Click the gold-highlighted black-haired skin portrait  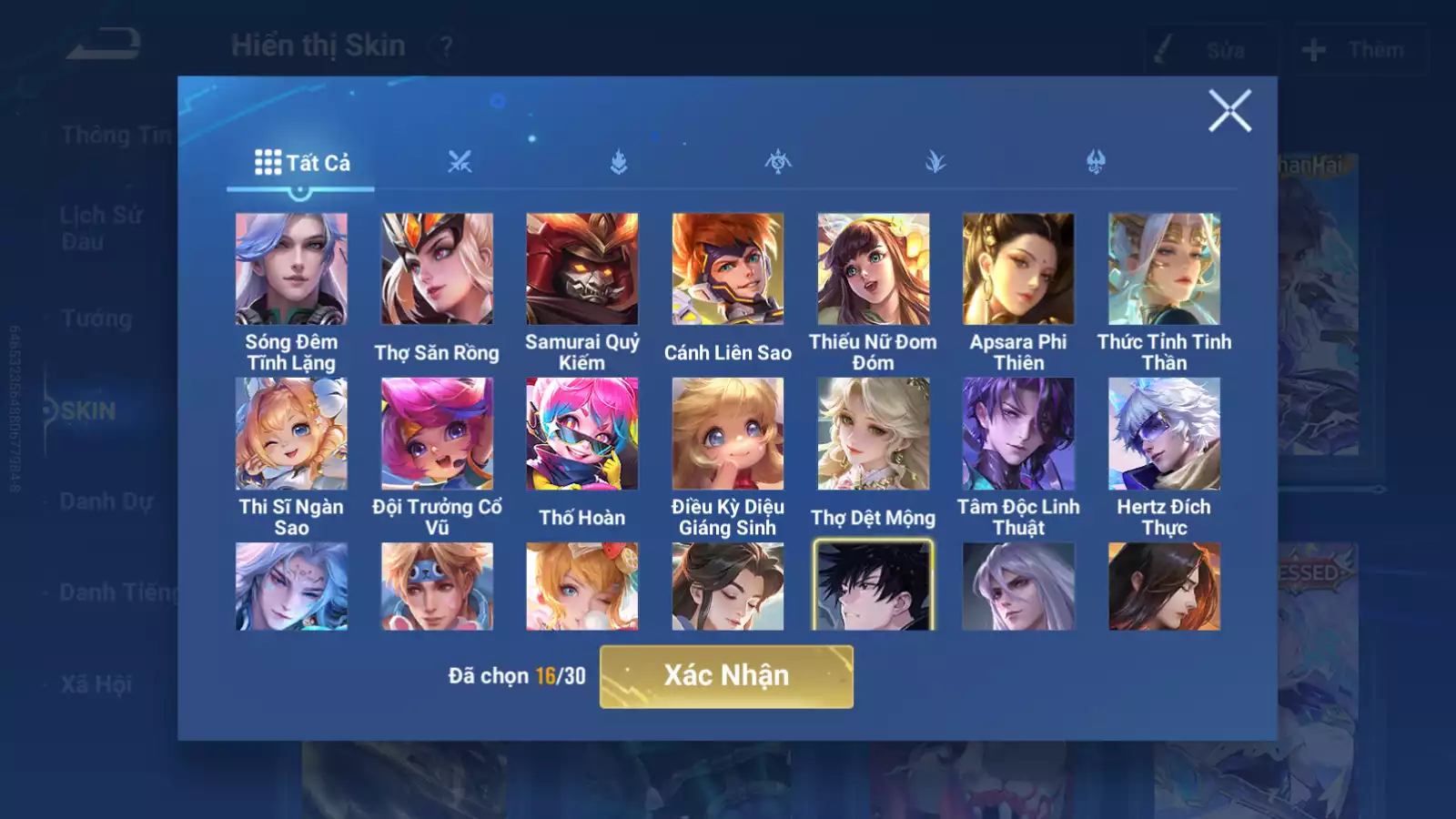[x=874, y=586]
